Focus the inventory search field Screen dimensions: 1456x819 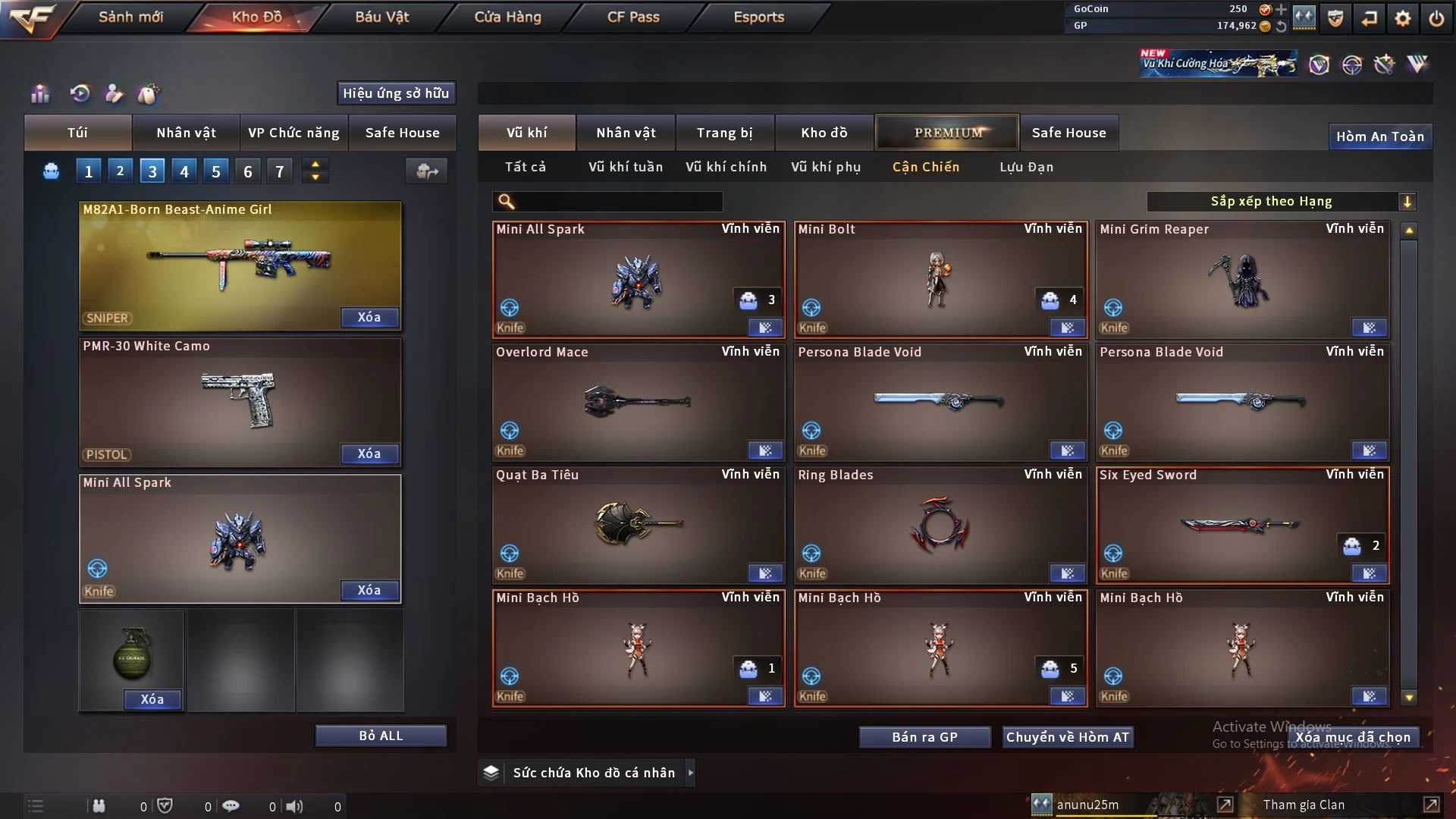pyautogui.click(x=618, y=202)
